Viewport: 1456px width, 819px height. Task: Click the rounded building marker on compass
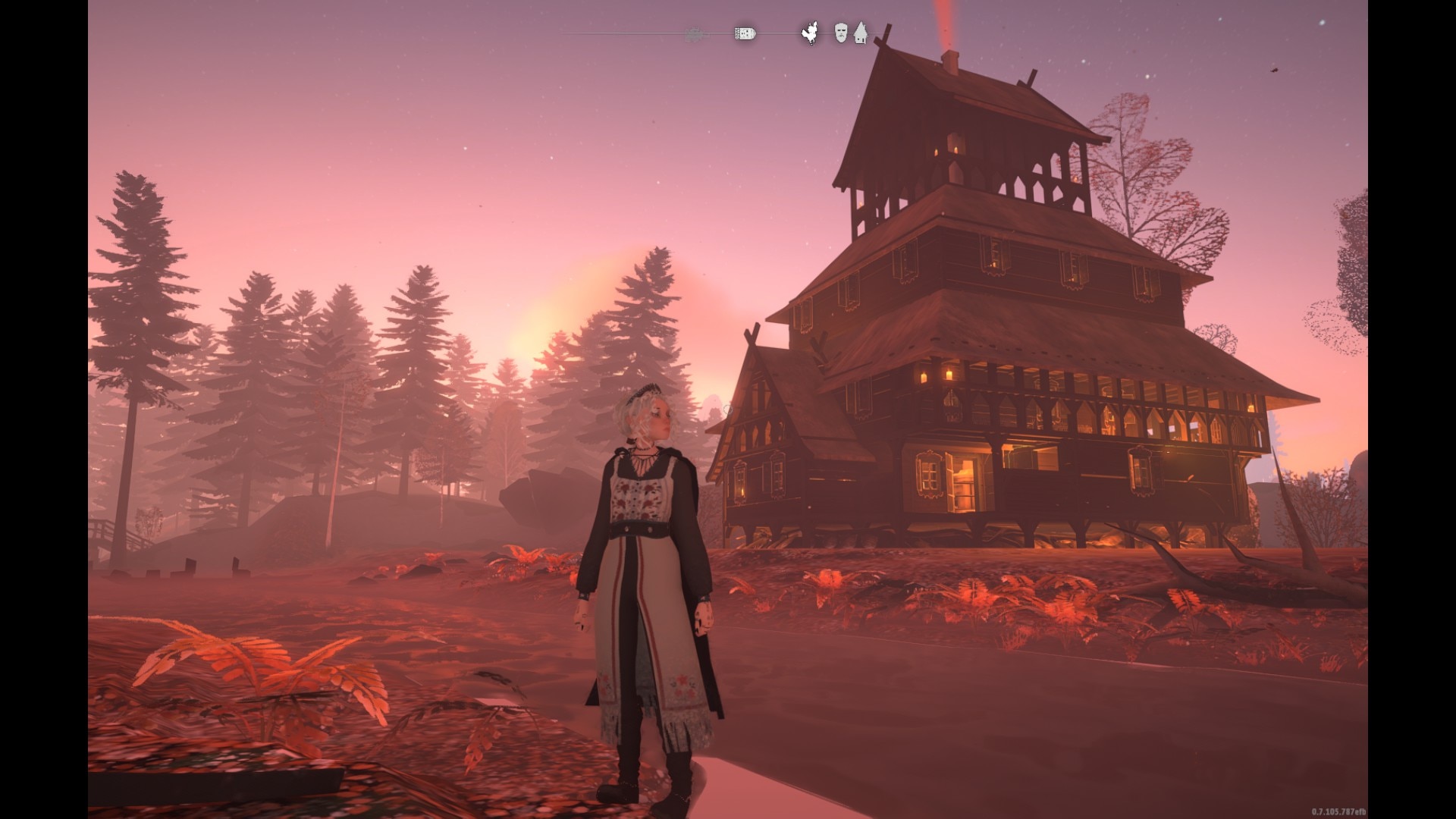pyautogui.click(x=745, y=33)
